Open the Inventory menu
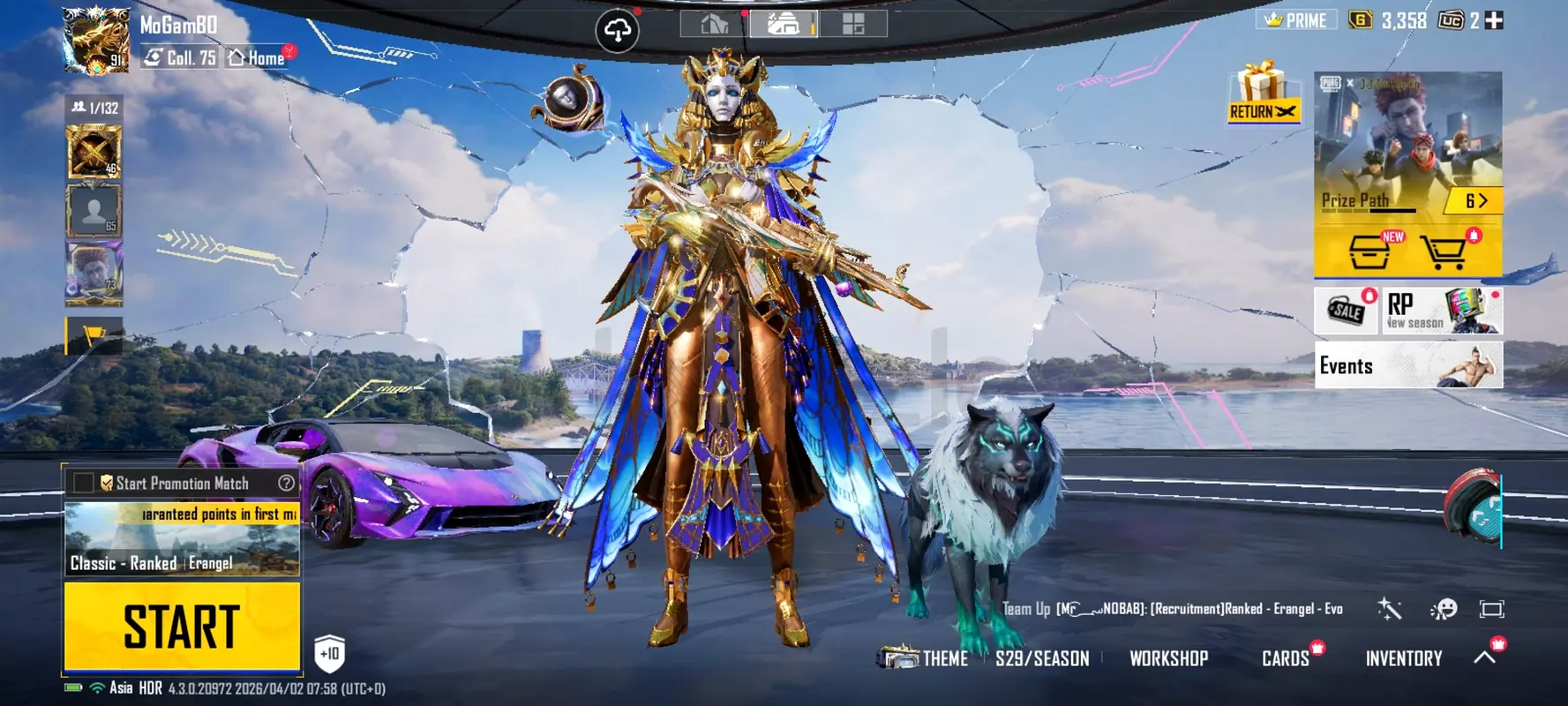This screenshot has width=1568, height=706. click(x=1403, y=658)
